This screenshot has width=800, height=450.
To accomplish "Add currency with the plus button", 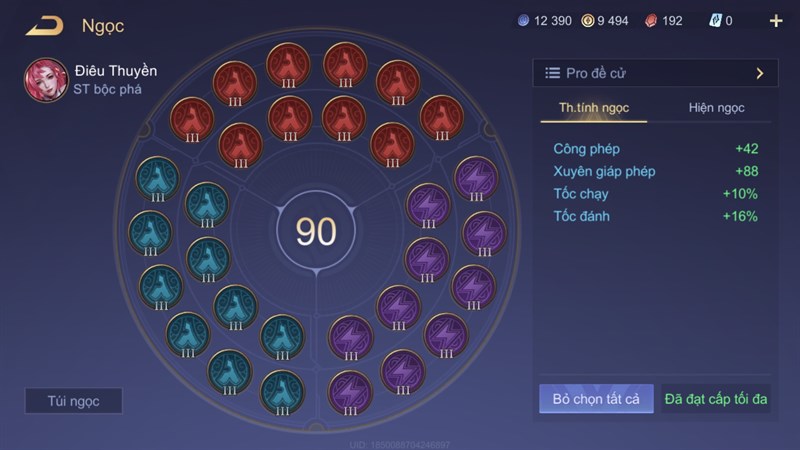I will (x=776, y=21).
